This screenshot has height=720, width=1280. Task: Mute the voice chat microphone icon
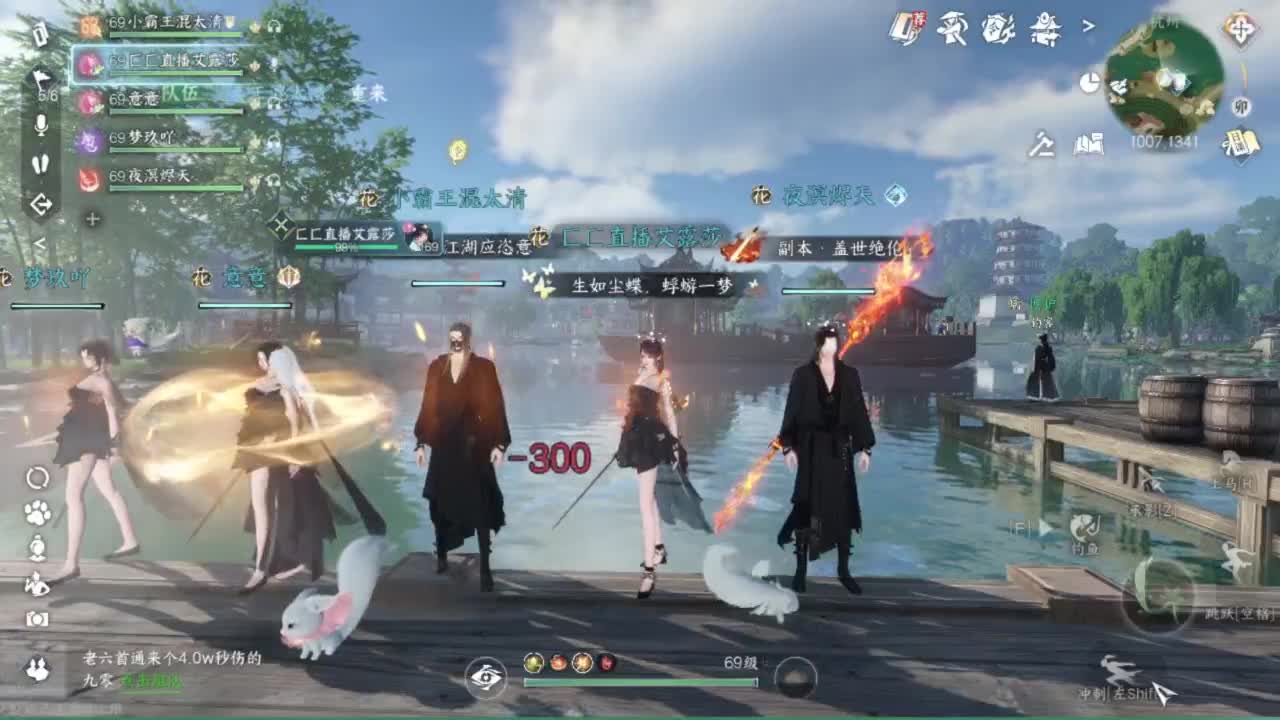pyautogui.click(x=40, y=125)
